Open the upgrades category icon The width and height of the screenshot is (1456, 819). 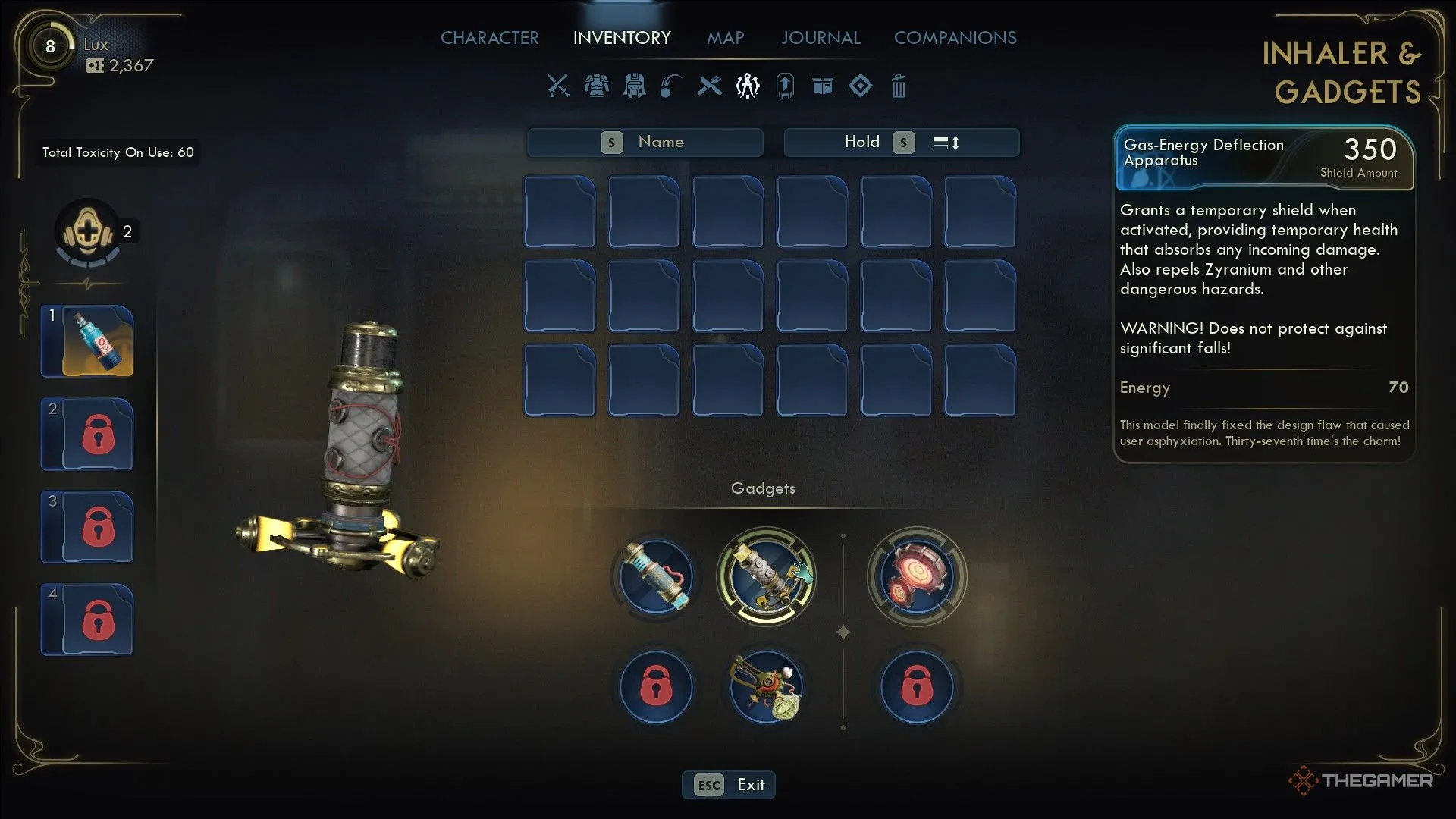785,86
